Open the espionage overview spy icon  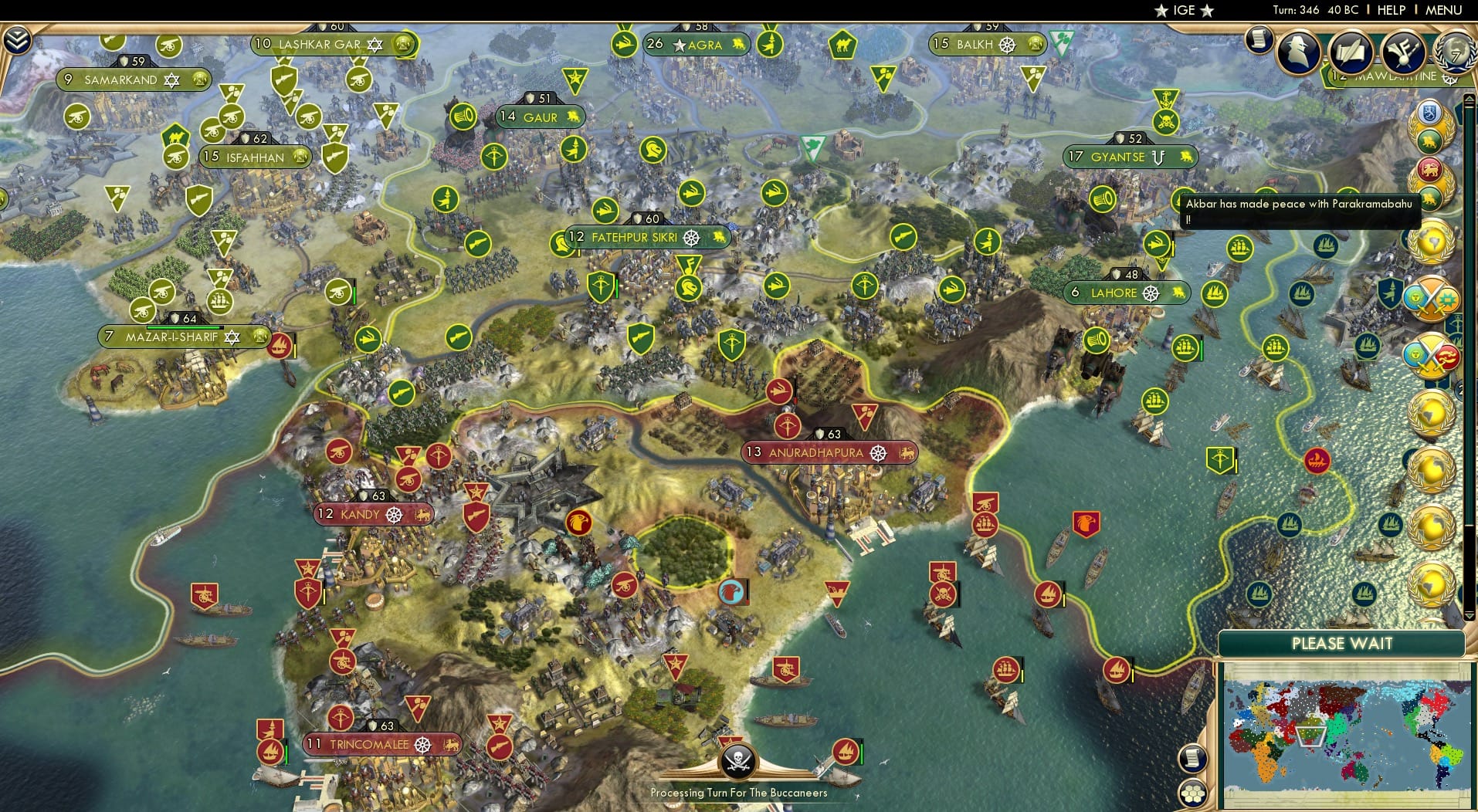(x=1299, y=52)
